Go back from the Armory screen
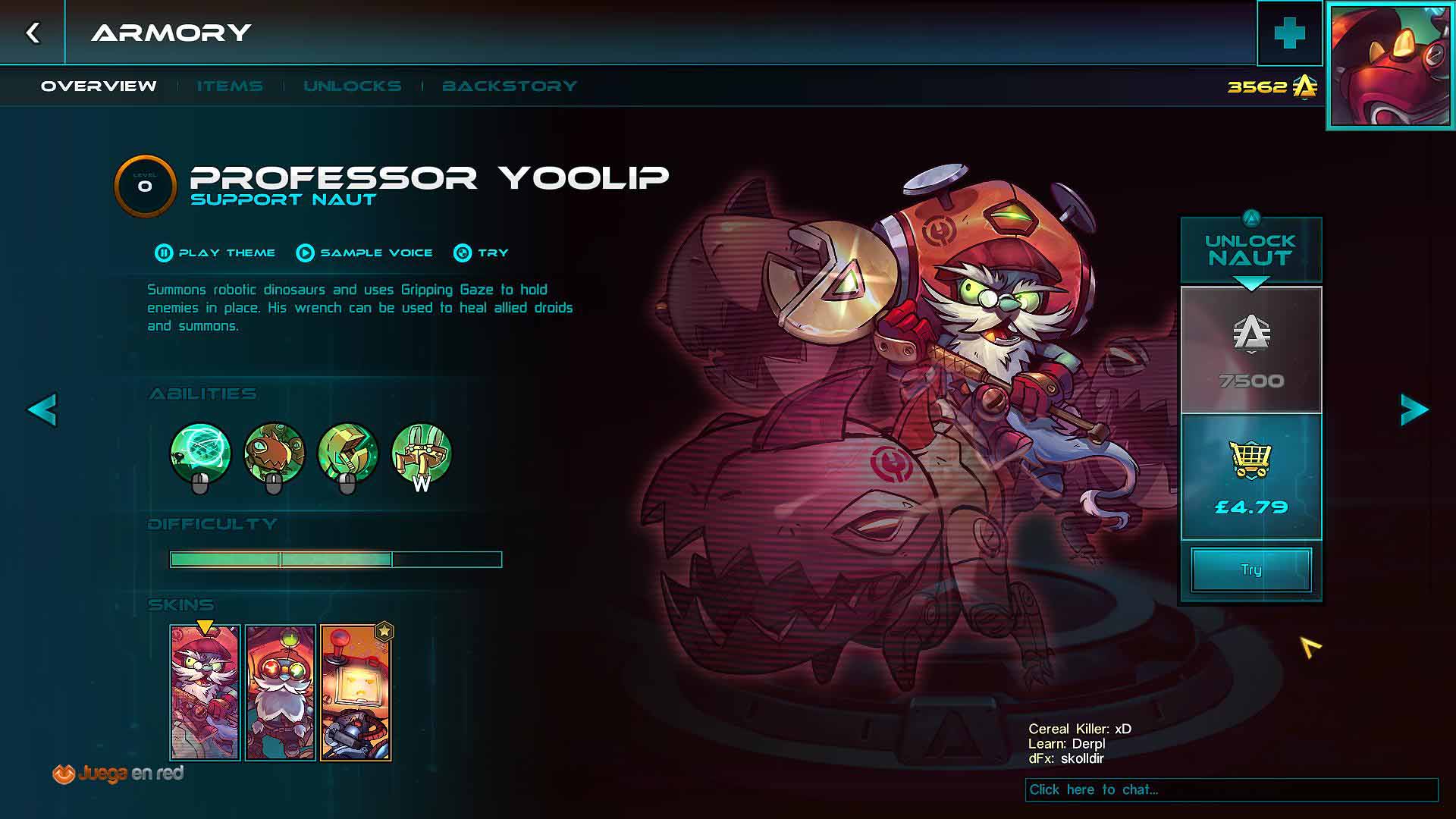 click(x=33, y=33)
